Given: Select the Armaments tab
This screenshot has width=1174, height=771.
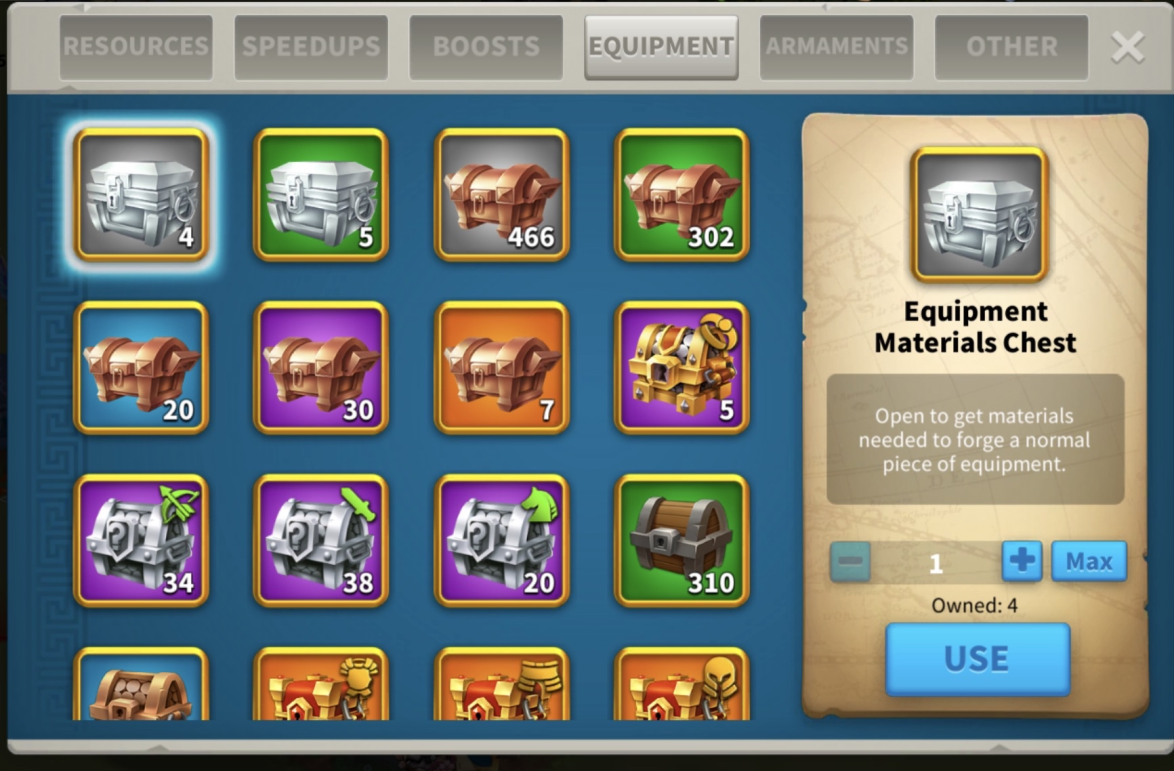Looking at the screenshot, I should point(836,47).
